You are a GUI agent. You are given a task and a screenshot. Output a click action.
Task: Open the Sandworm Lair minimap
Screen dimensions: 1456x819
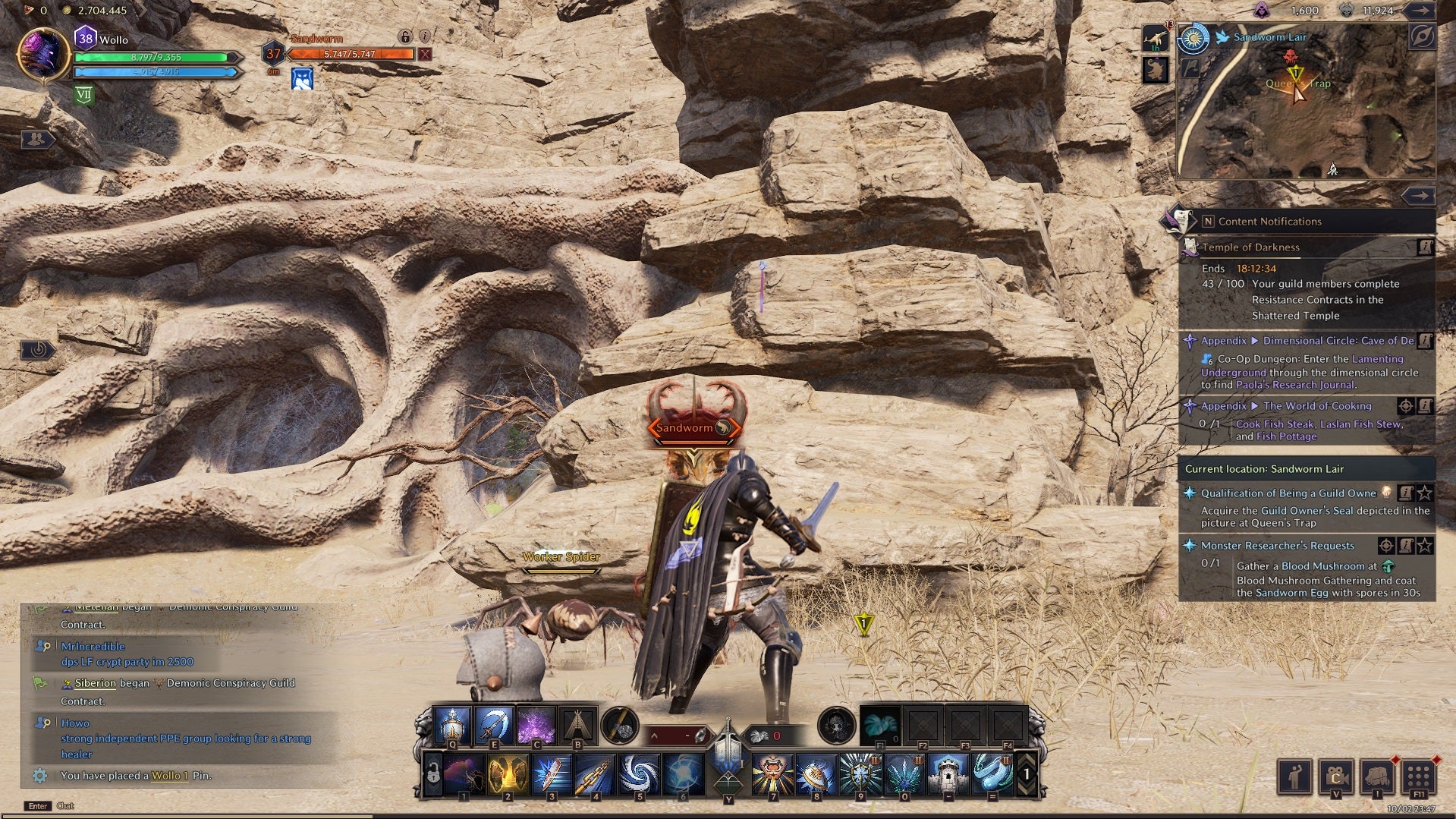tap(1305, 106)
